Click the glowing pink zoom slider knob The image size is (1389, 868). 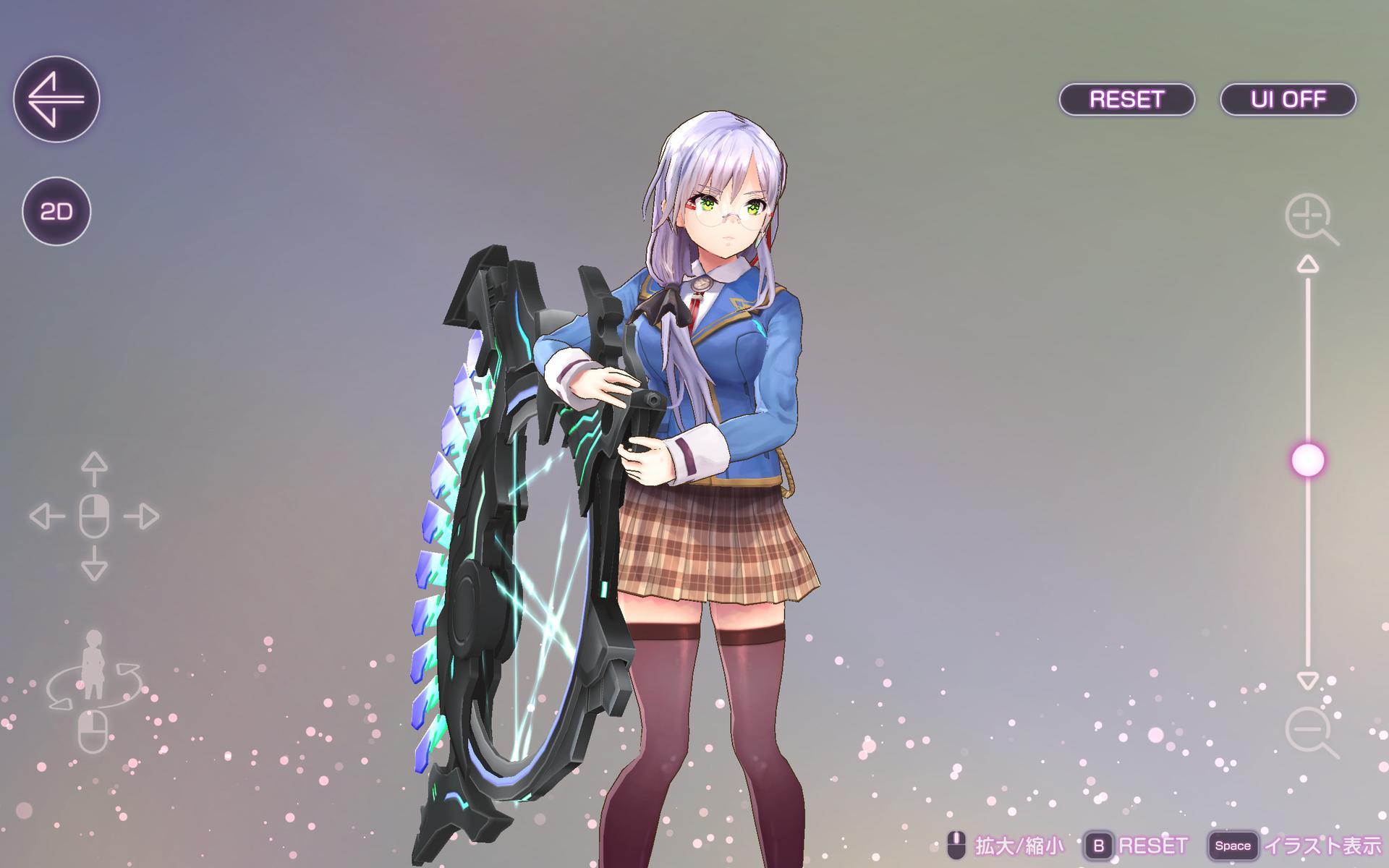[x=1307, y=460]
